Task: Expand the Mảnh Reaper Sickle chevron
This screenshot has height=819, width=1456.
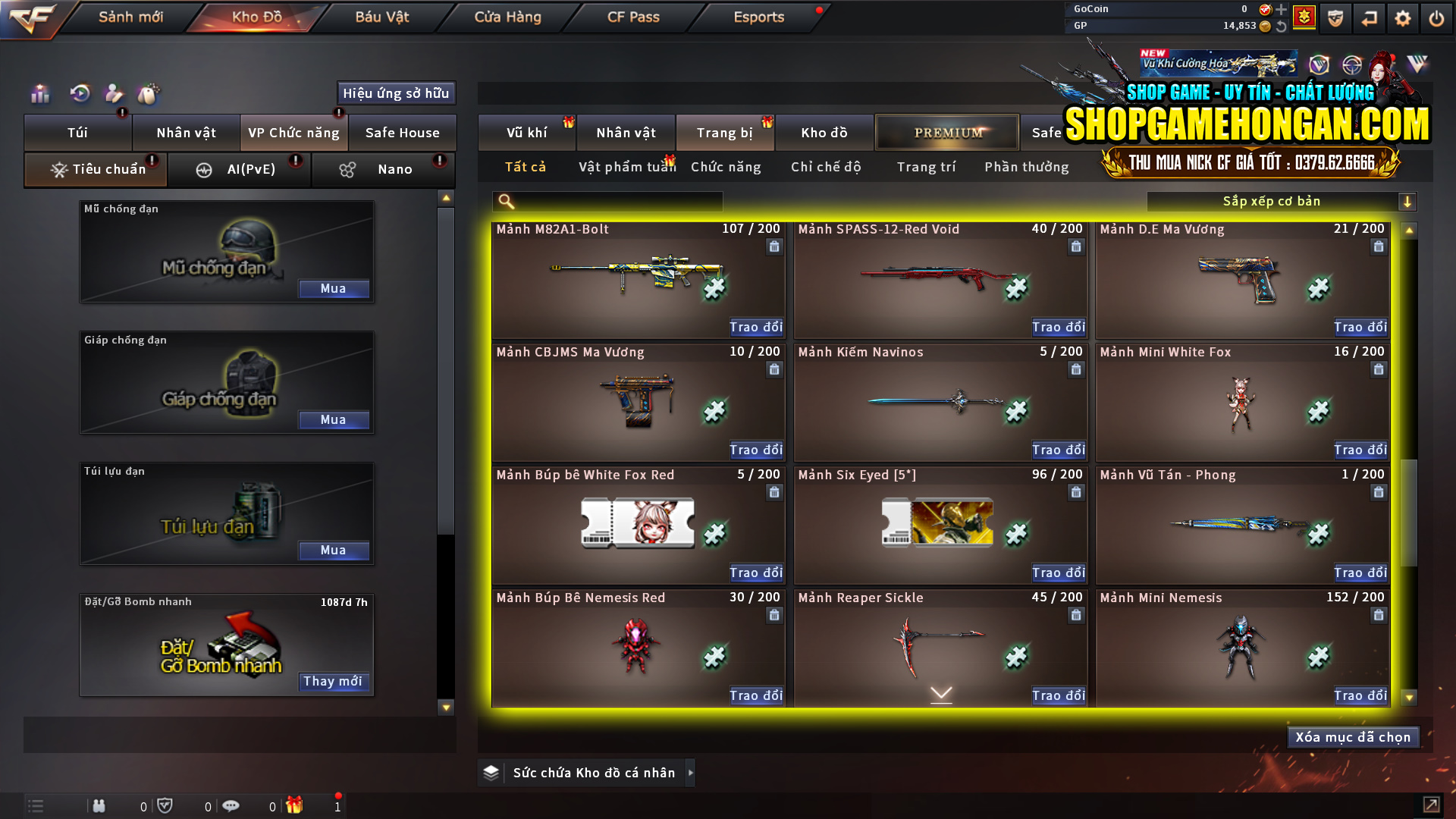Action: click(x=940, y=693)
